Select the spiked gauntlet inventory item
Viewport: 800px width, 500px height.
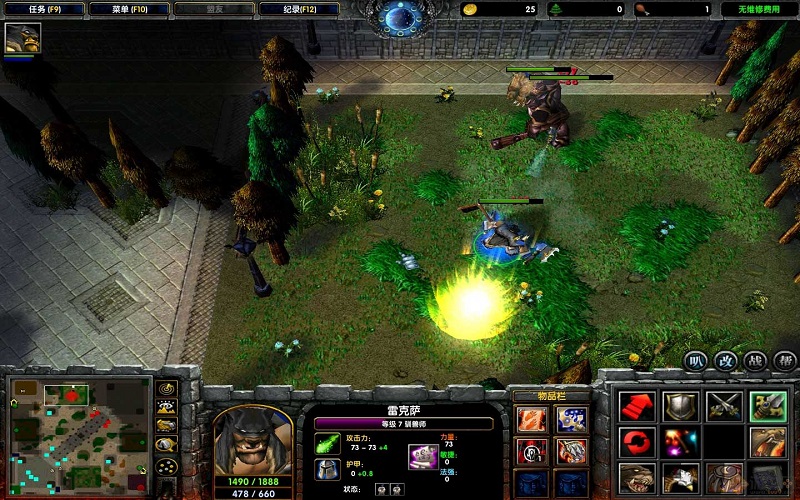pos(571,451)
